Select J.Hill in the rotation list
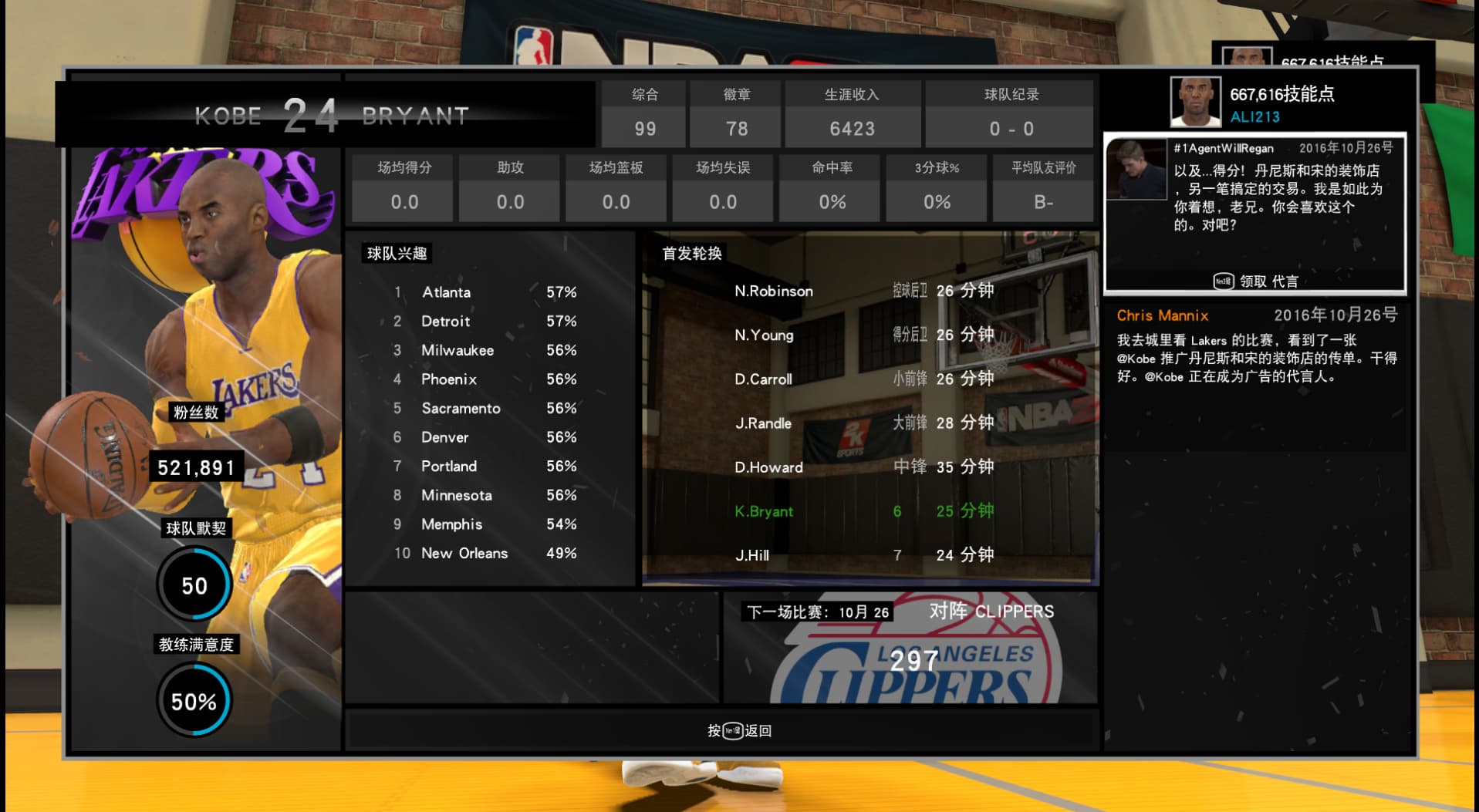 tap(864, 555)
